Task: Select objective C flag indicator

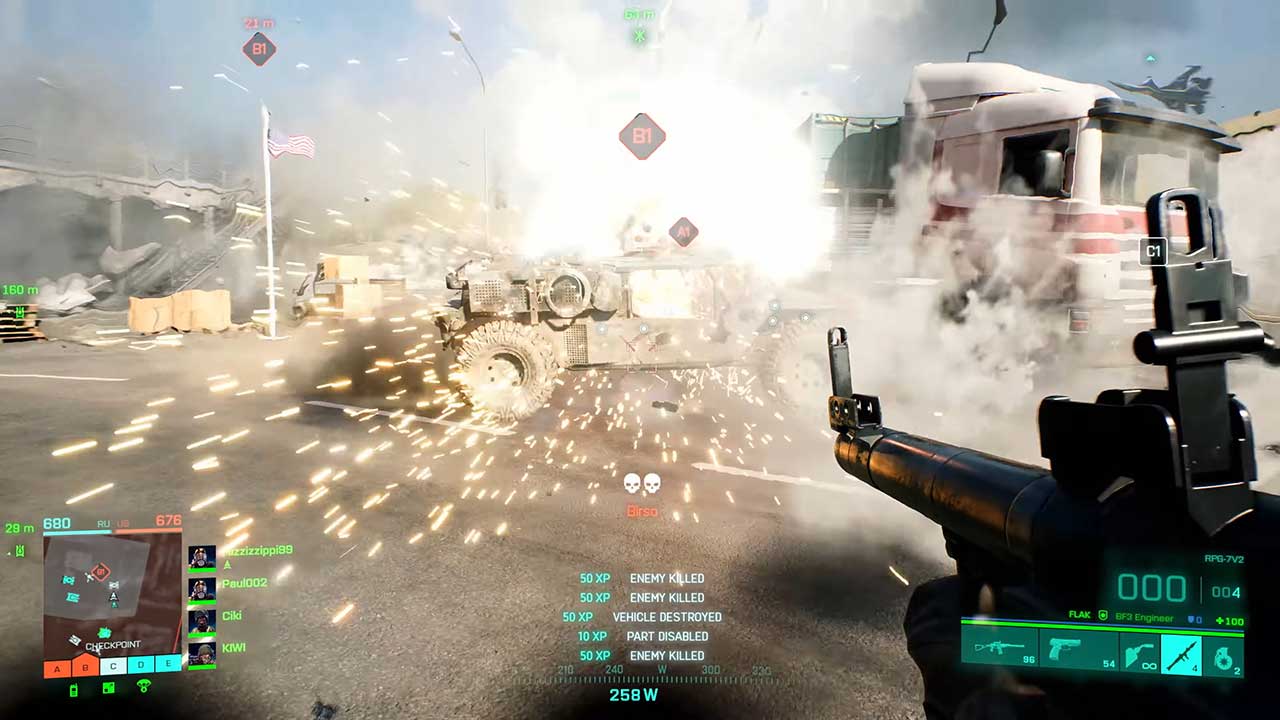Action: click(x=113, y=667)
